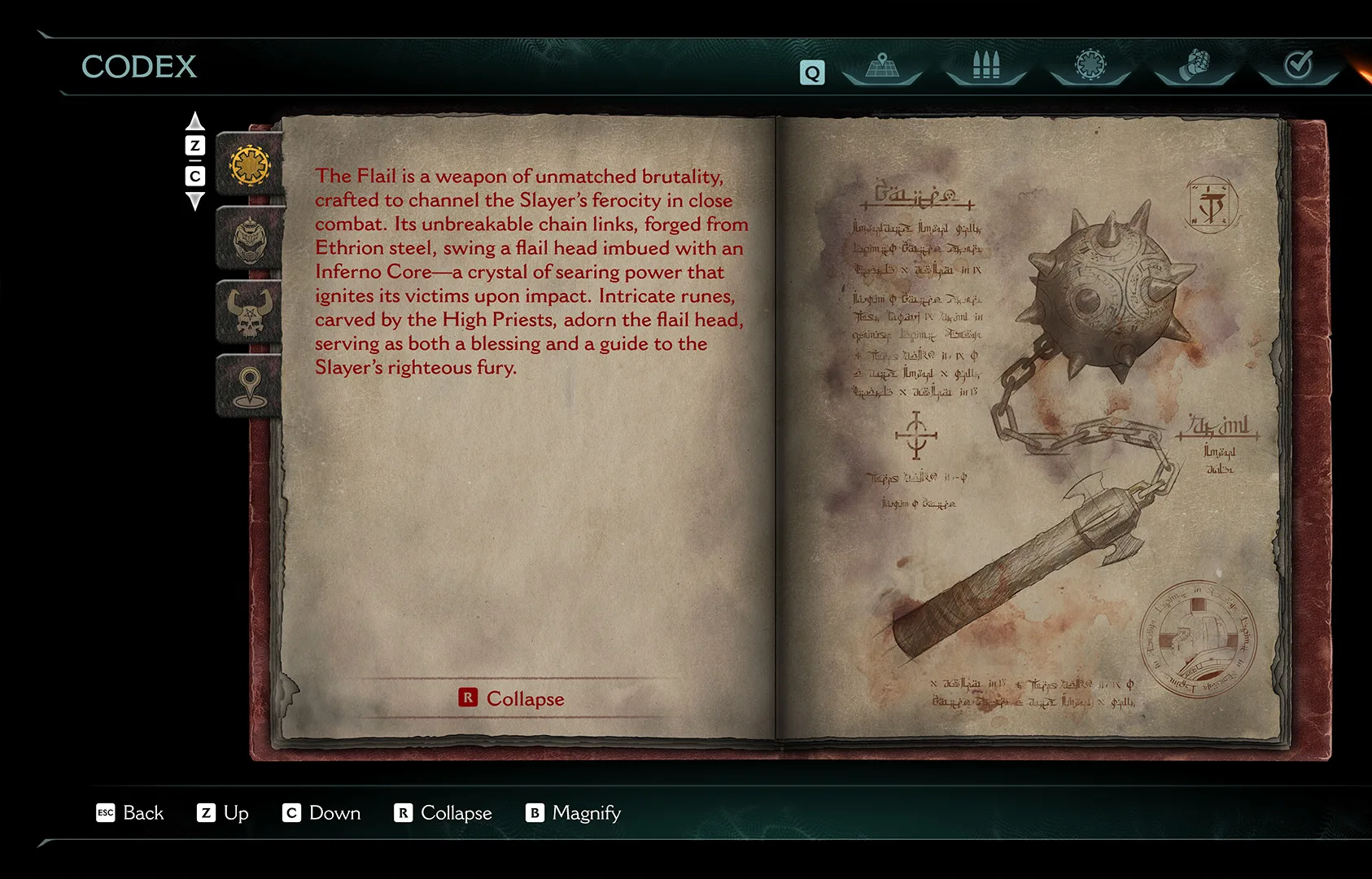Collapse the Flail codex entry
Image resolution: width=1372 pixels, height=879 pixels.
click(x=512, y=698)
